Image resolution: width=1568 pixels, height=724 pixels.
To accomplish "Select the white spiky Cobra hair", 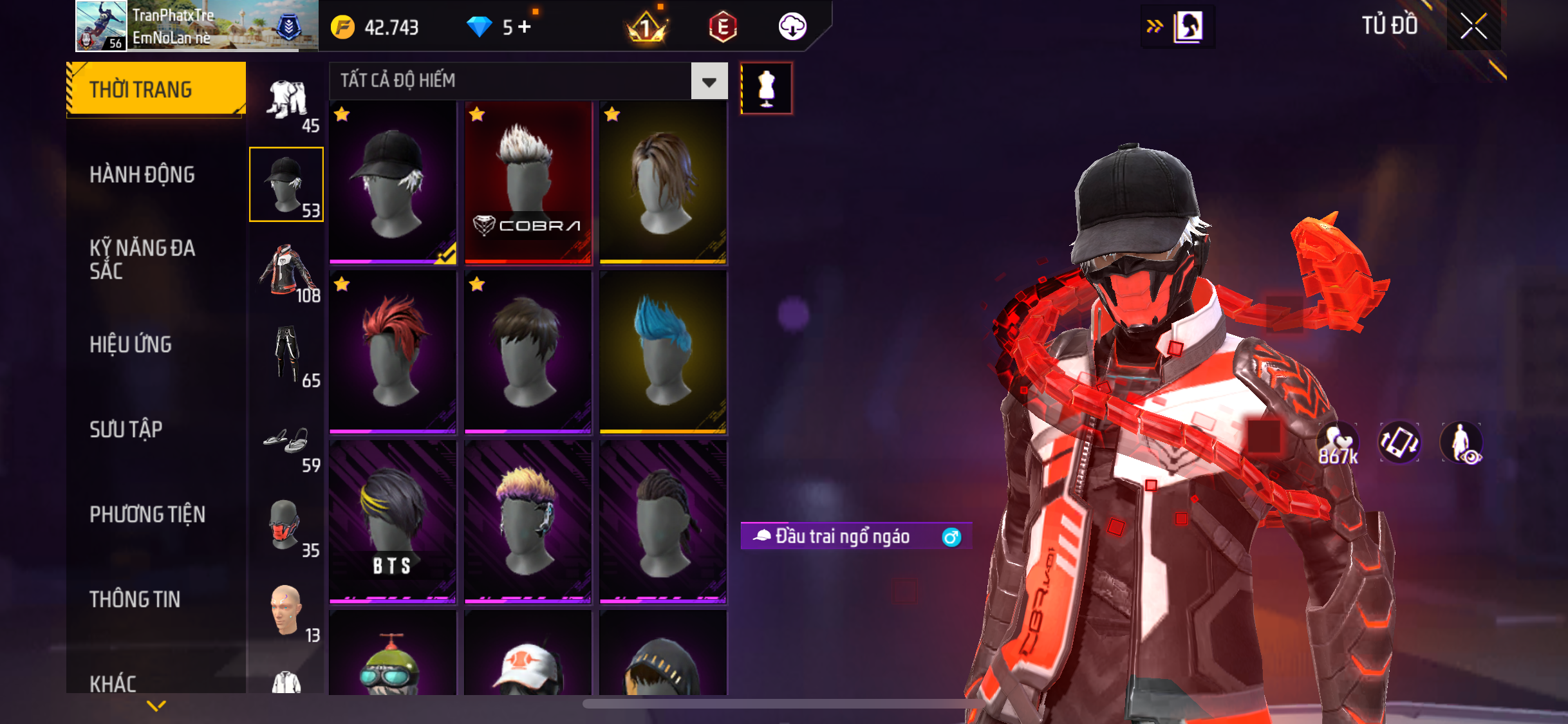I will (x=528, y=182).
